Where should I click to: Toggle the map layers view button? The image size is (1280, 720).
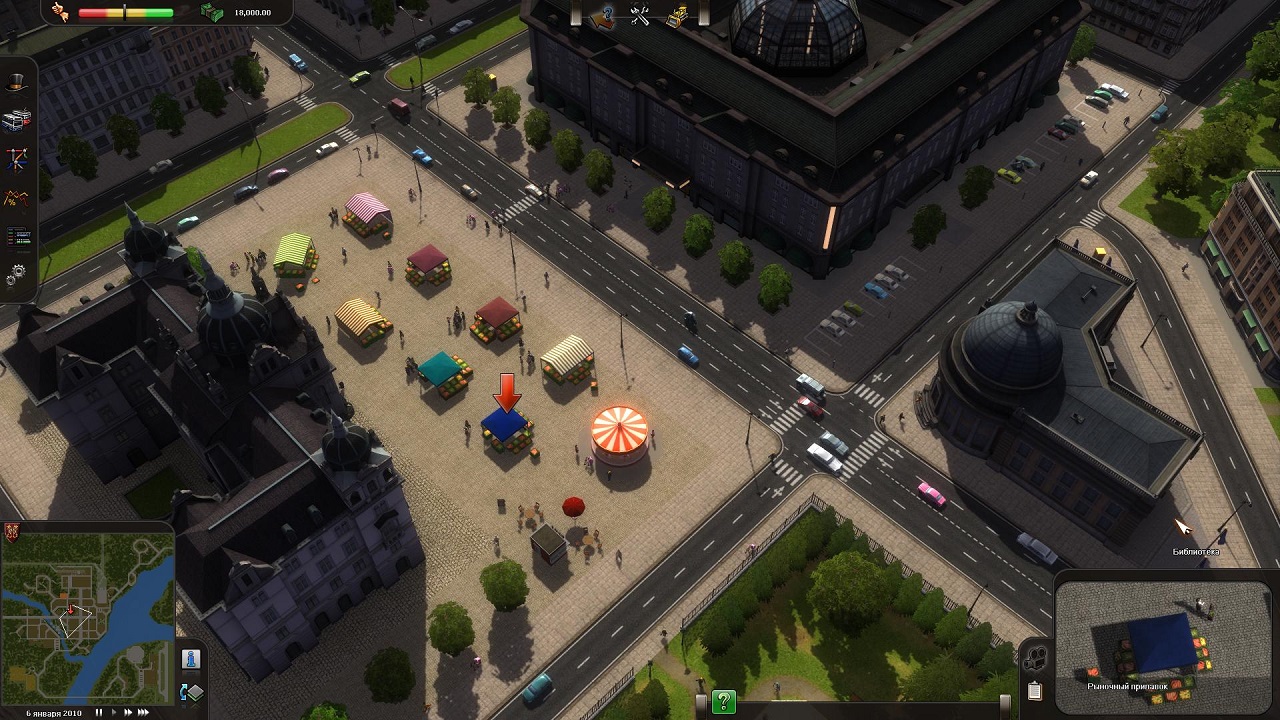coord(190,692)
